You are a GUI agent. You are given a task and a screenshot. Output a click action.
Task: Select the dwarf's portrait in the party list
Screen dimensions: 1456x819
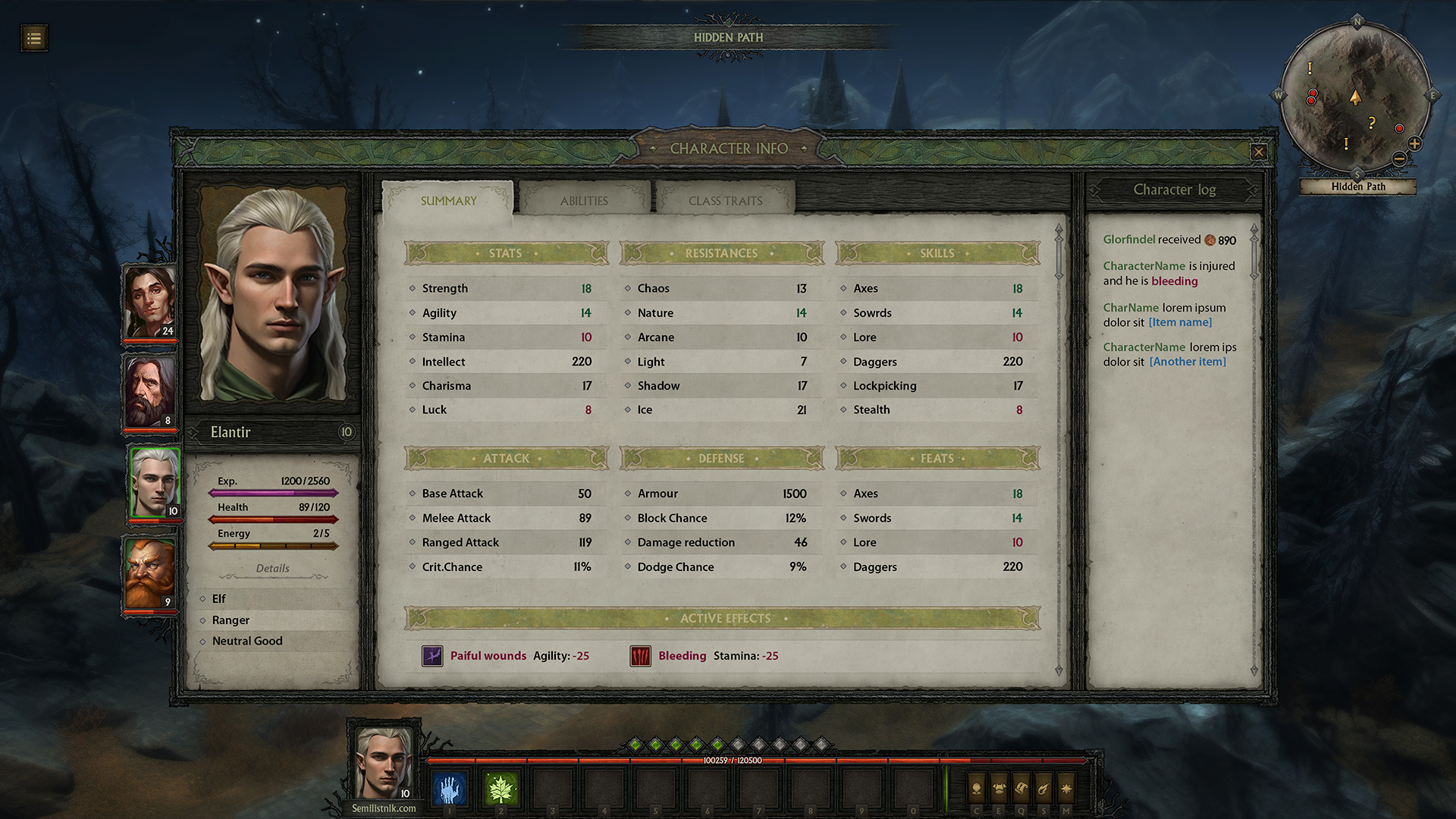151,573
